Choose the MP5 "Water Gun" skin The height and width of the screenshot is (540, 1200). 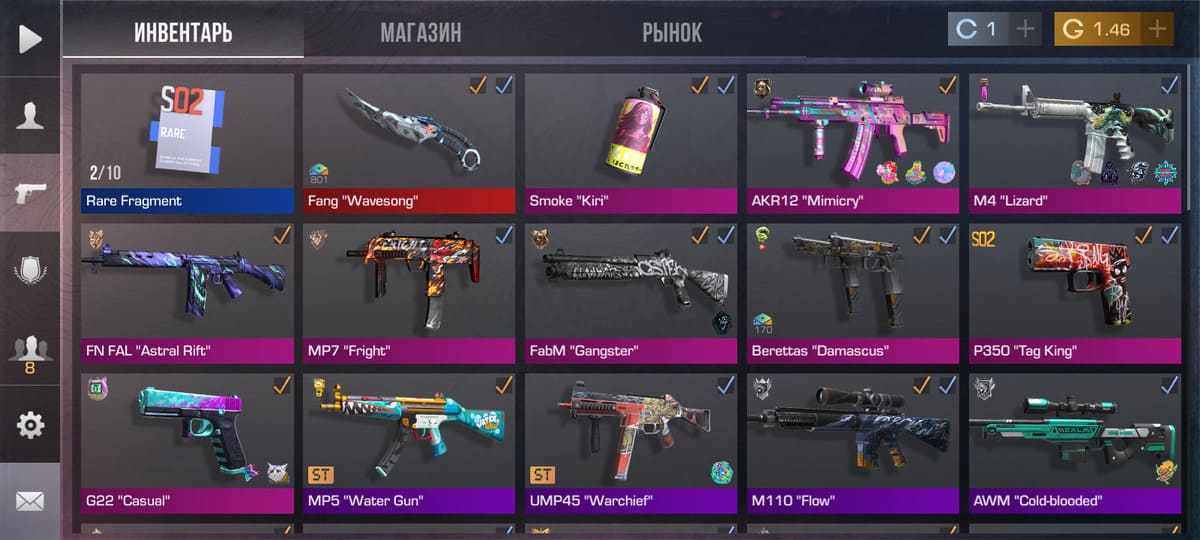point(409,442)
